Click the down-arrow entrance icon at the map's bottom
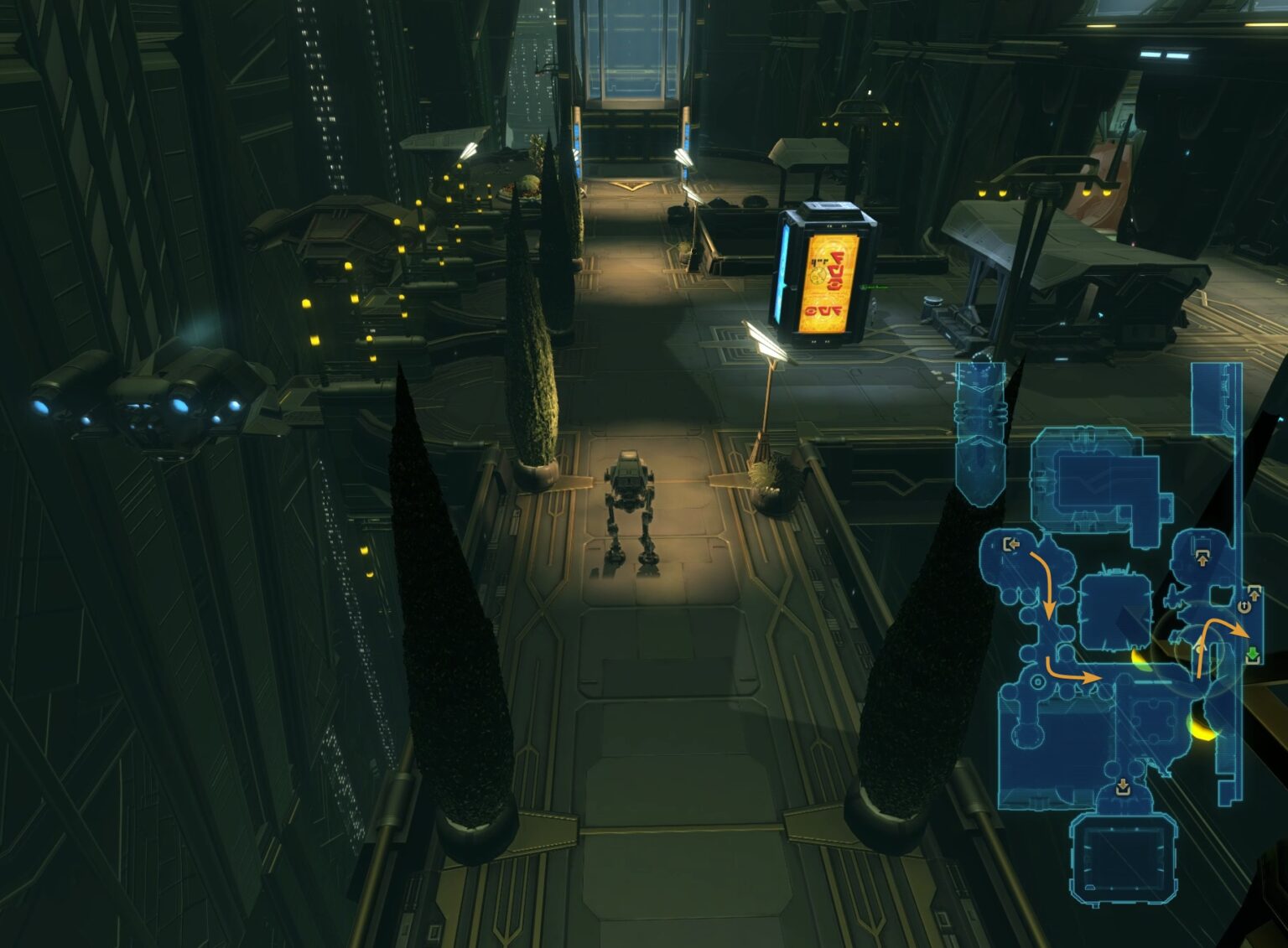Image resolution: width=1288 pixels, height=948 pixels. pyautogui.click(x=1124, y=786)
